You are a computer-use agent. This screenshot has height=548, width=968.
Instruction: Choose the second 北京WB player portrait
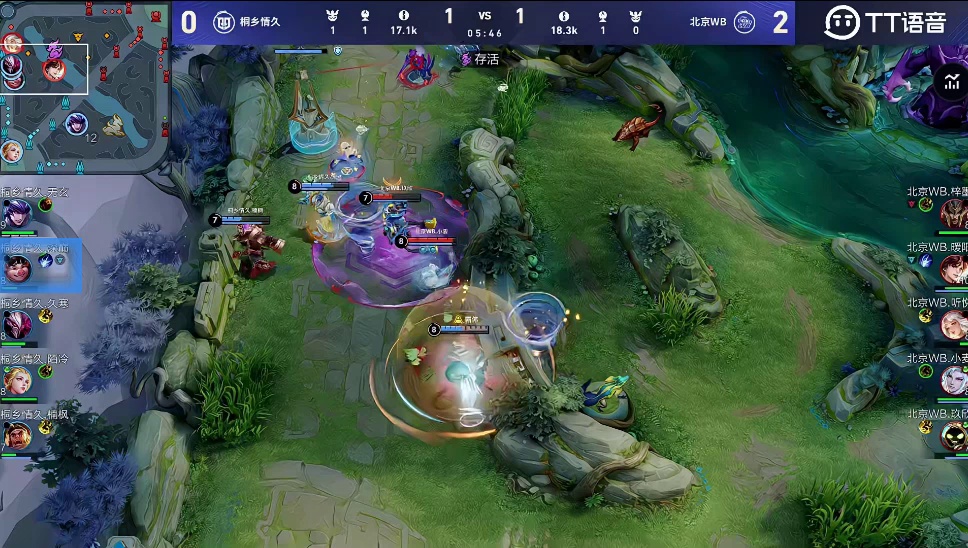tap(952, 268)
